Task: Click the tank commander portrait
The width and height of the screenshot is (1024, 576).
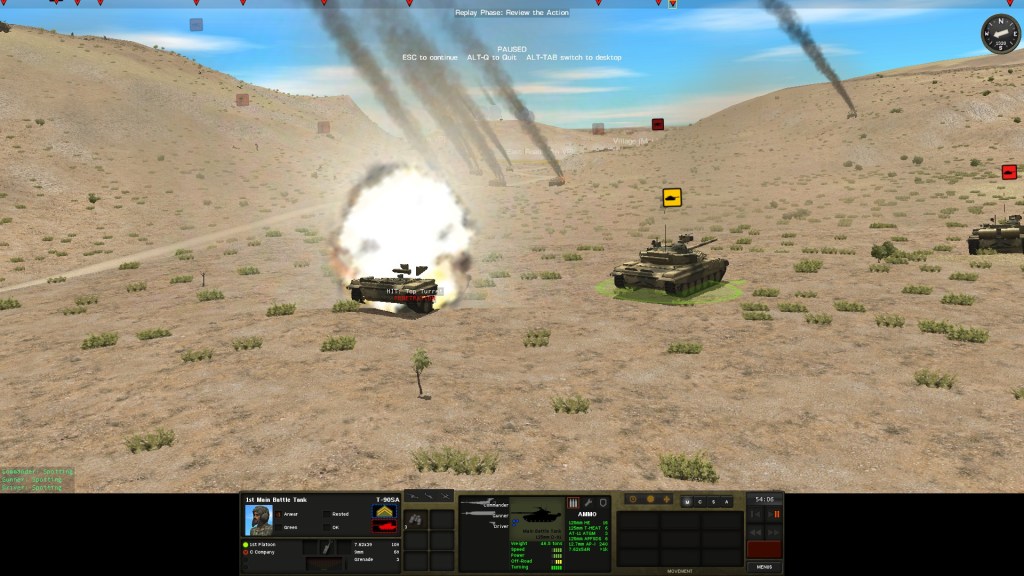Action: pos(259,520)
